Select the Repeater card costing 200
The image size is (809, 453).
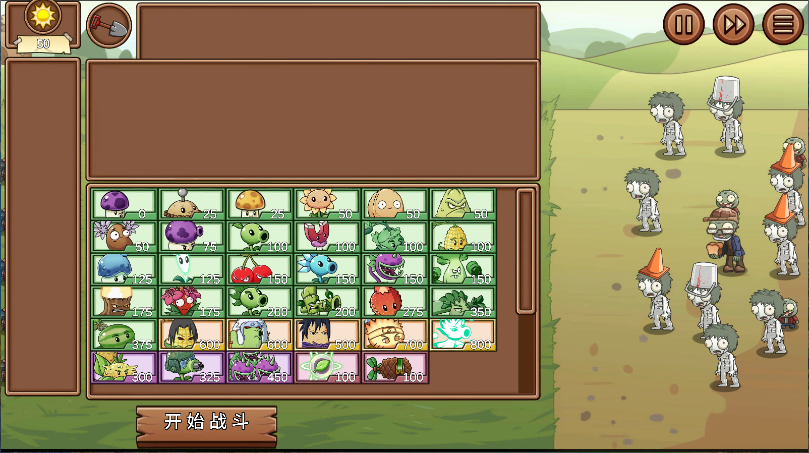click(259, 302)
